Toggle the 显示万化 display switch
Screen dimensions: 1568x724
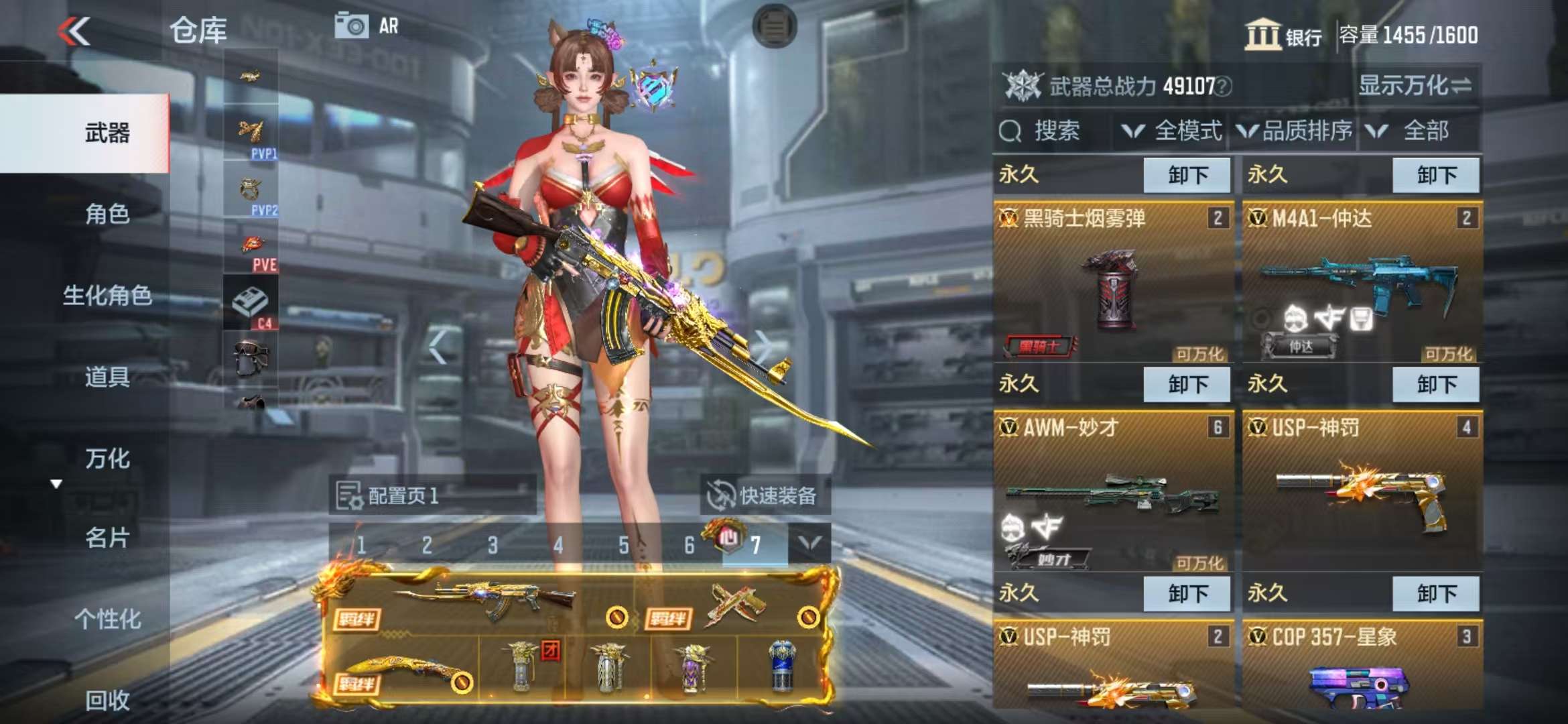point(1415,86)
